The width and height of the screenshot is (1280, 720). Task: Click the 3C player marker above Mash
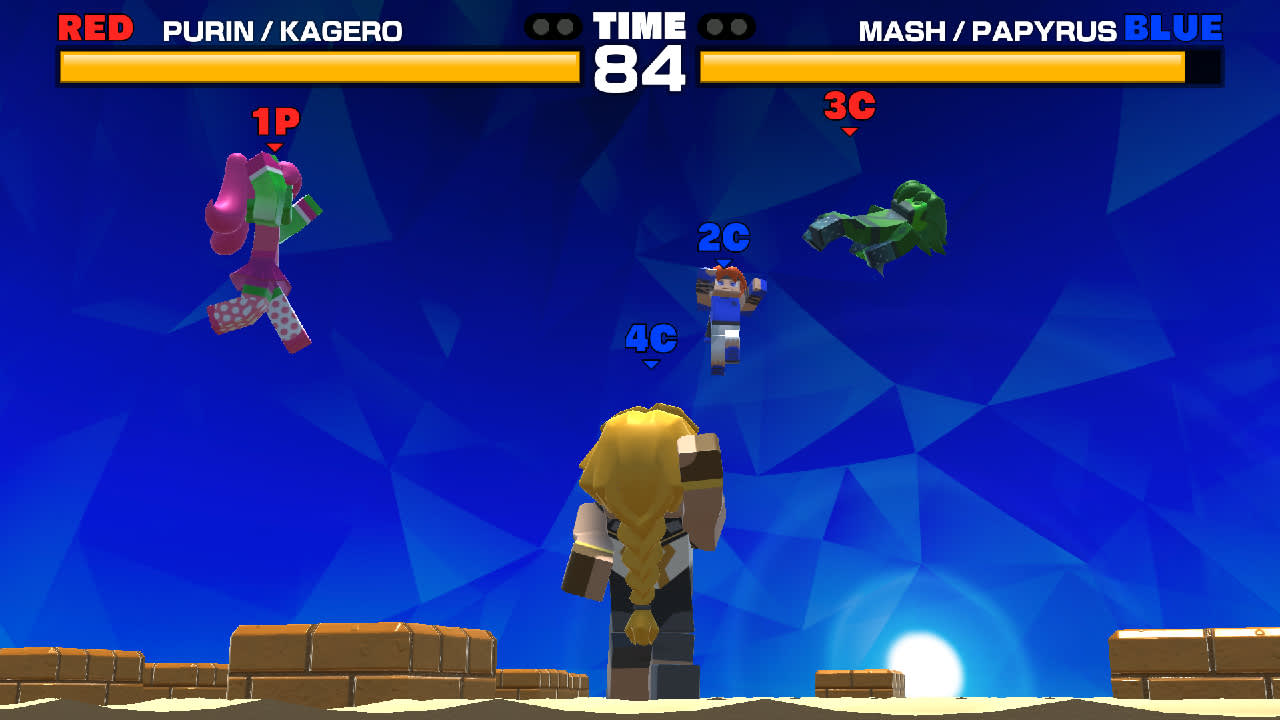pos(851,105)
